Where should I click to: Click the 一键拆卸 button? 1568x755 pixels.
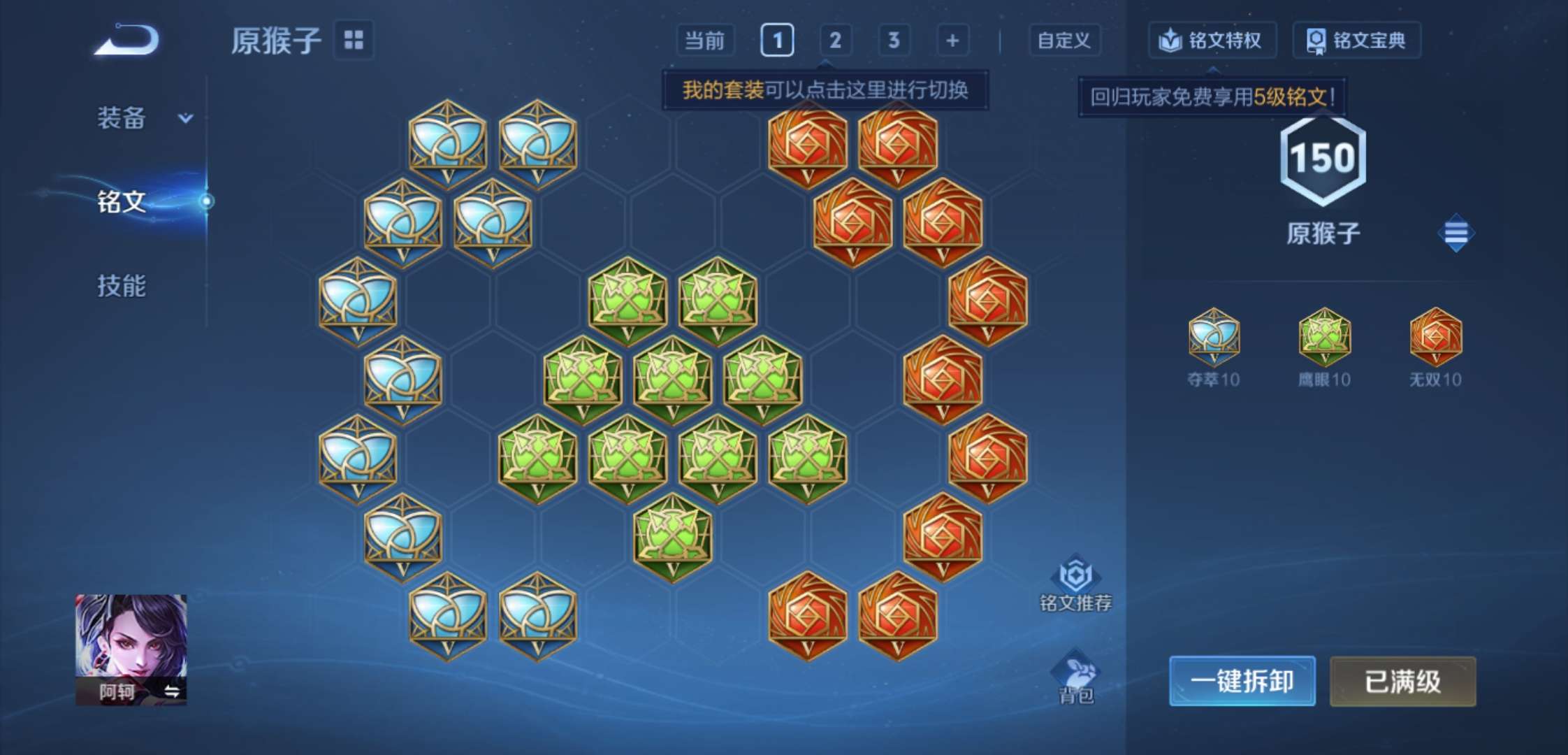[x=1242, y=681]
